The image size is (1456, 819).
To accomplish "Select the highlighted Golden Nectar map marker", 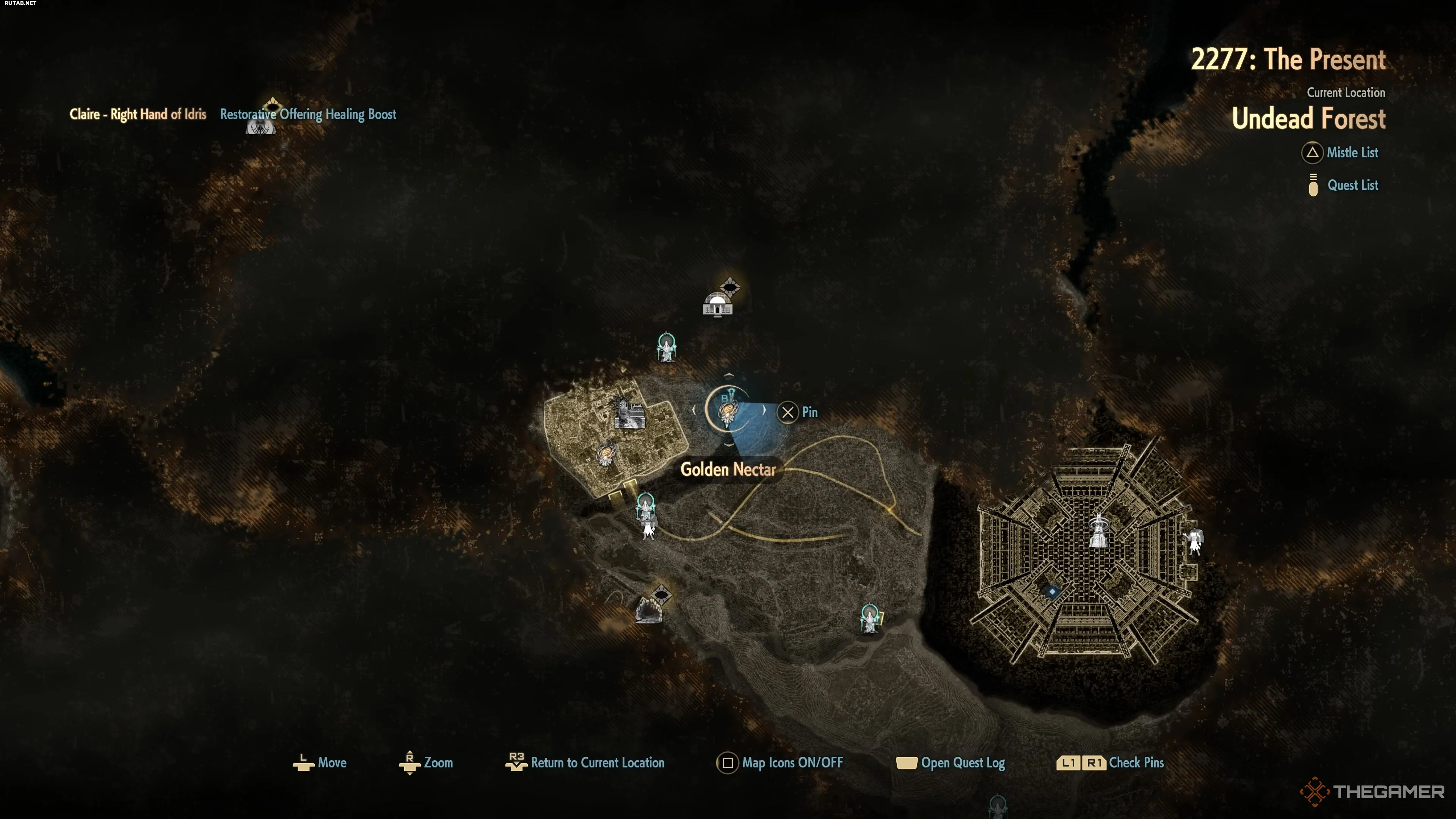I will pyautogui.click(x=728, y=411).
